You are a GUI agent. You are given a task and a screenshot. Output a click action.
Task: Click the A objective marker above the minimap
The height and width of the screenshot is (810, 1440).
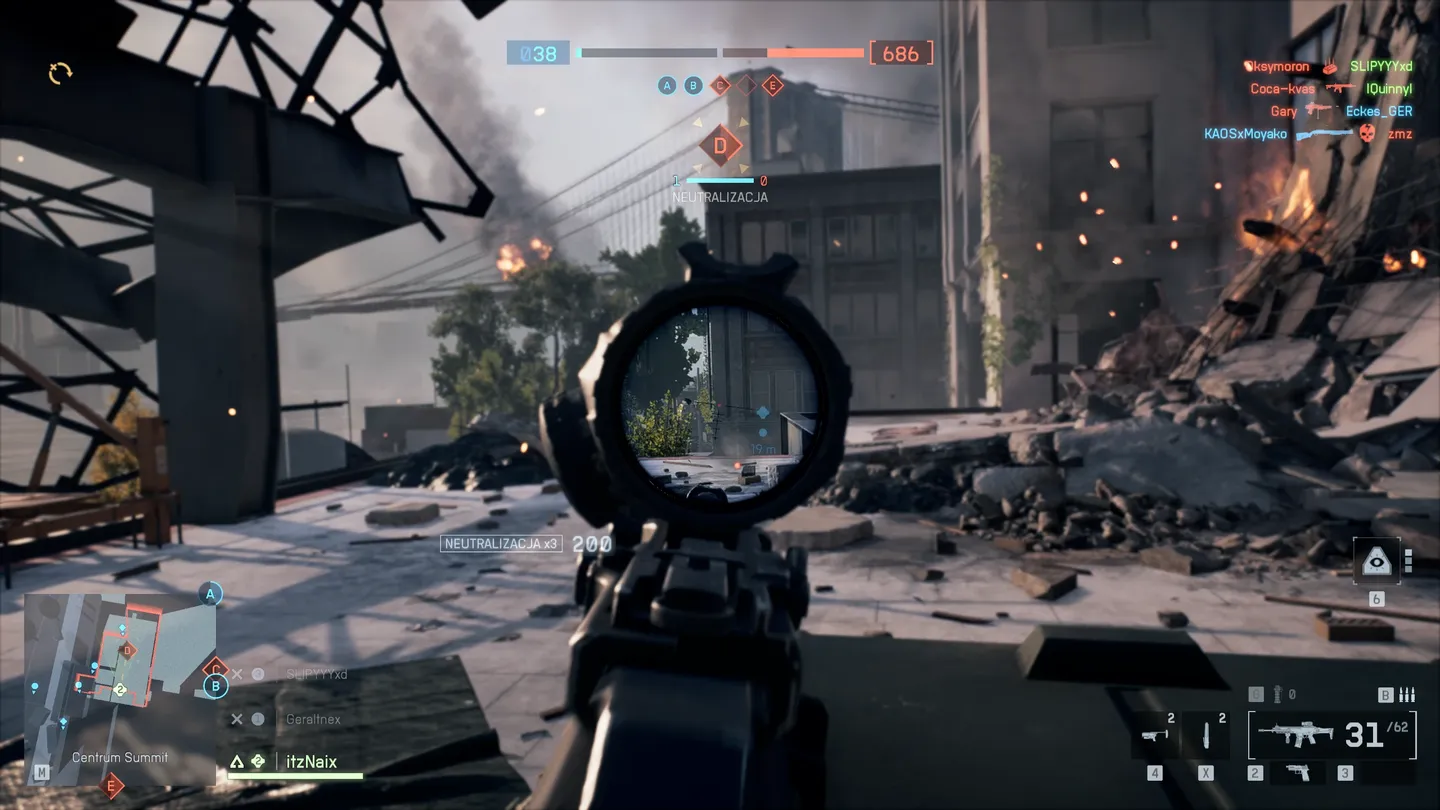(x=210, y=594)
